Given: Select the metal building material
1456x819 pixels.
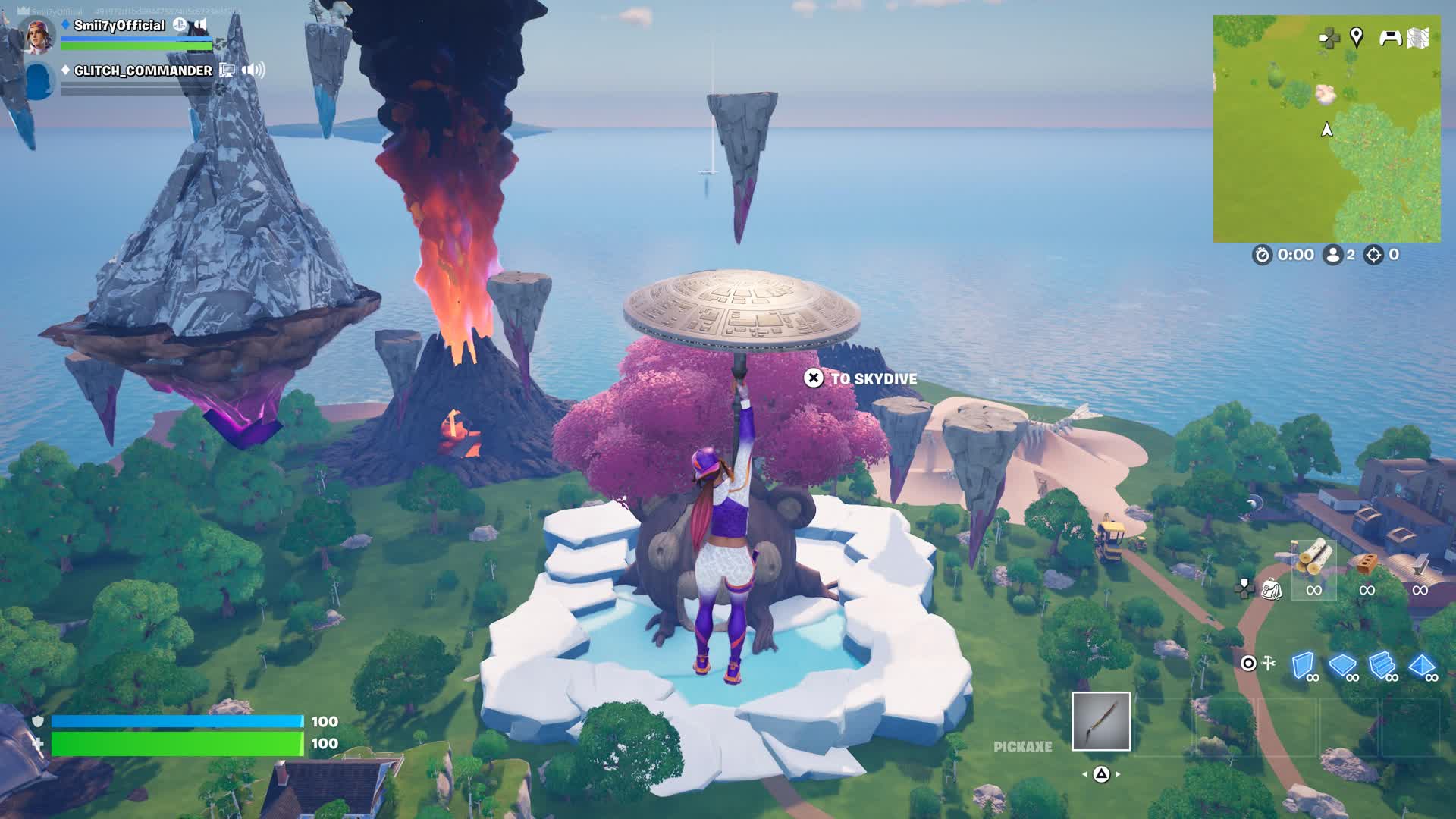Looking at the screenshot, I should [x=1420, y=565].
